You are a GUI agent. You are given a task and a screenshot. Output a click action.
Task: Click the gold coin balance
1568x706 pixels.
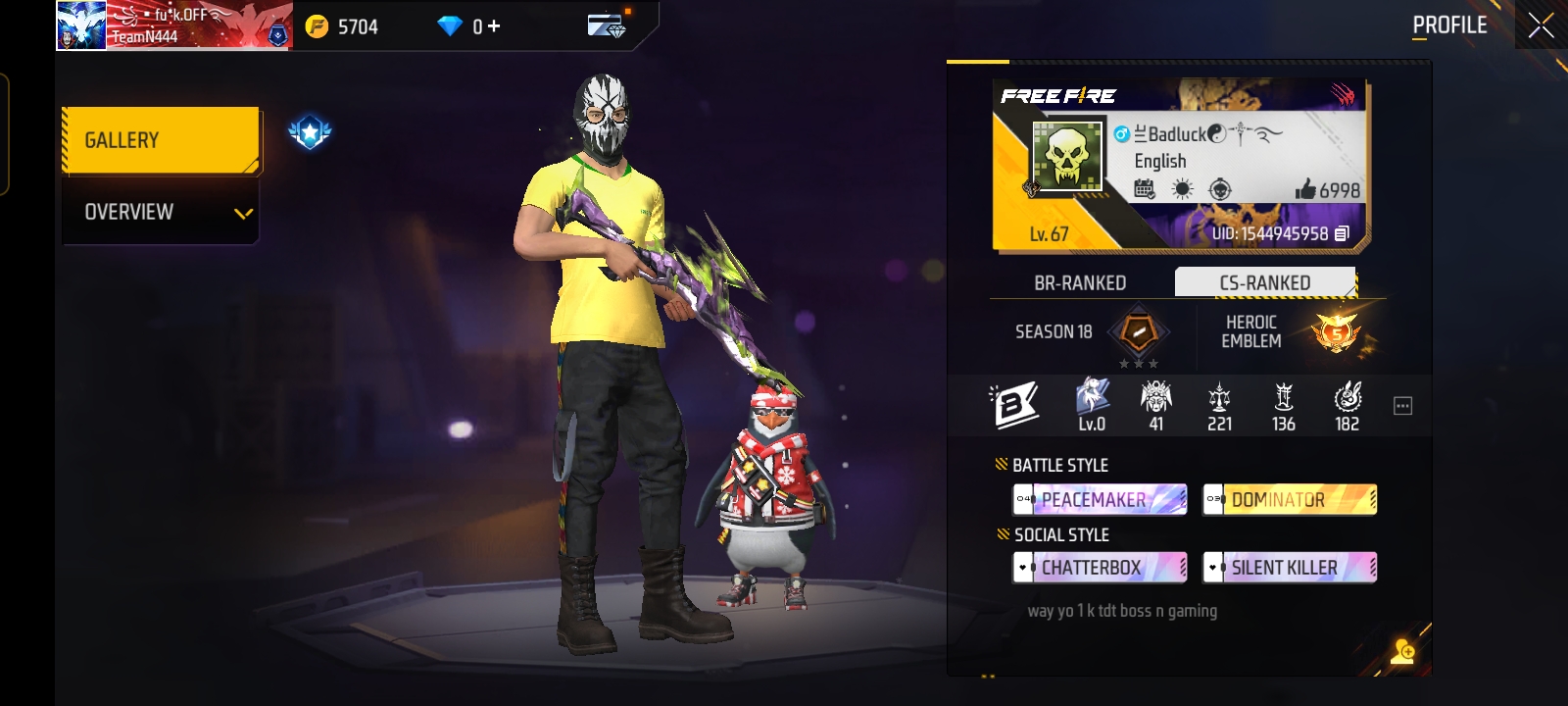[341, 26]
